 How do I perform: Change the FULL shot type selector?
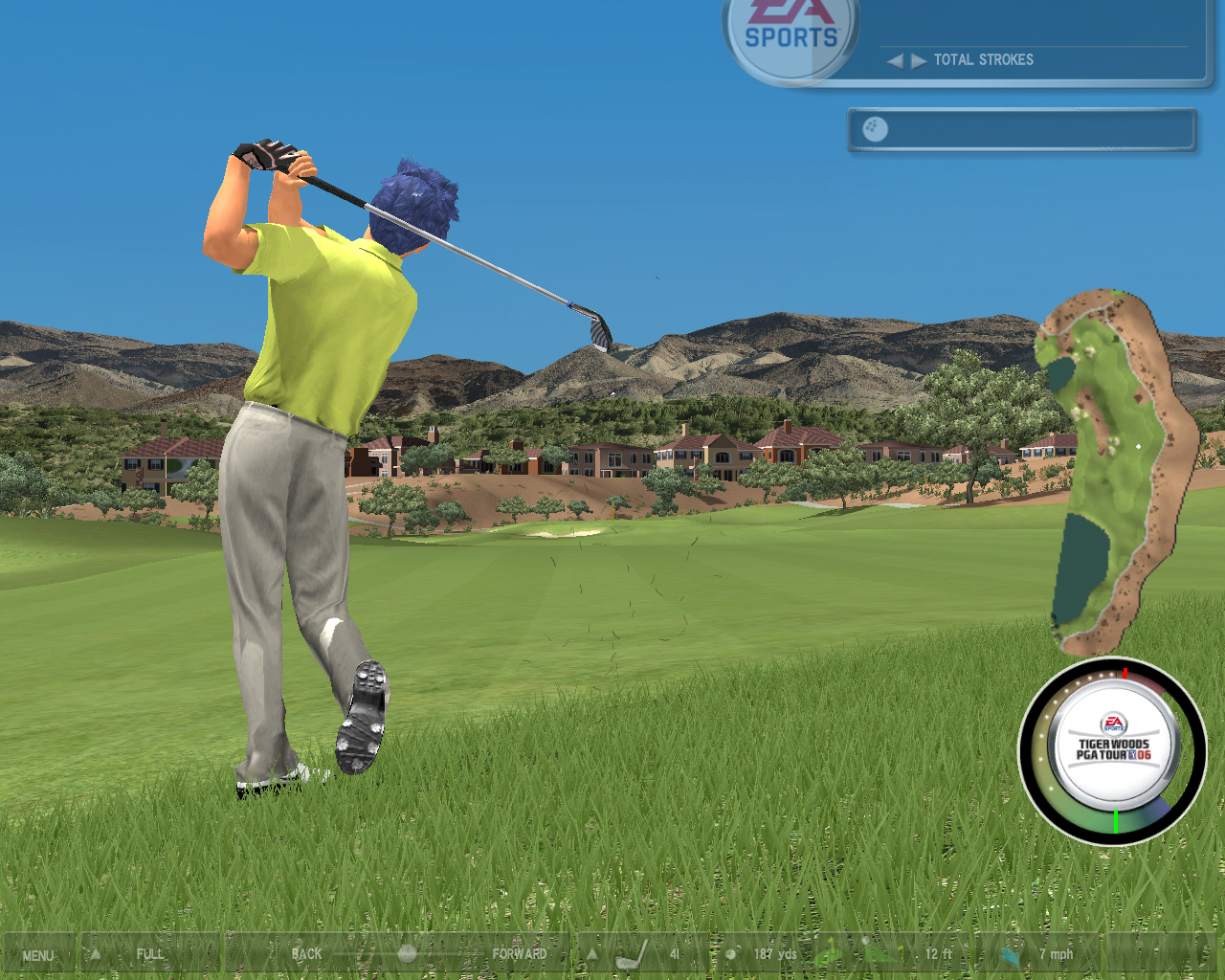pyautogui.click(x=148, y=954)
